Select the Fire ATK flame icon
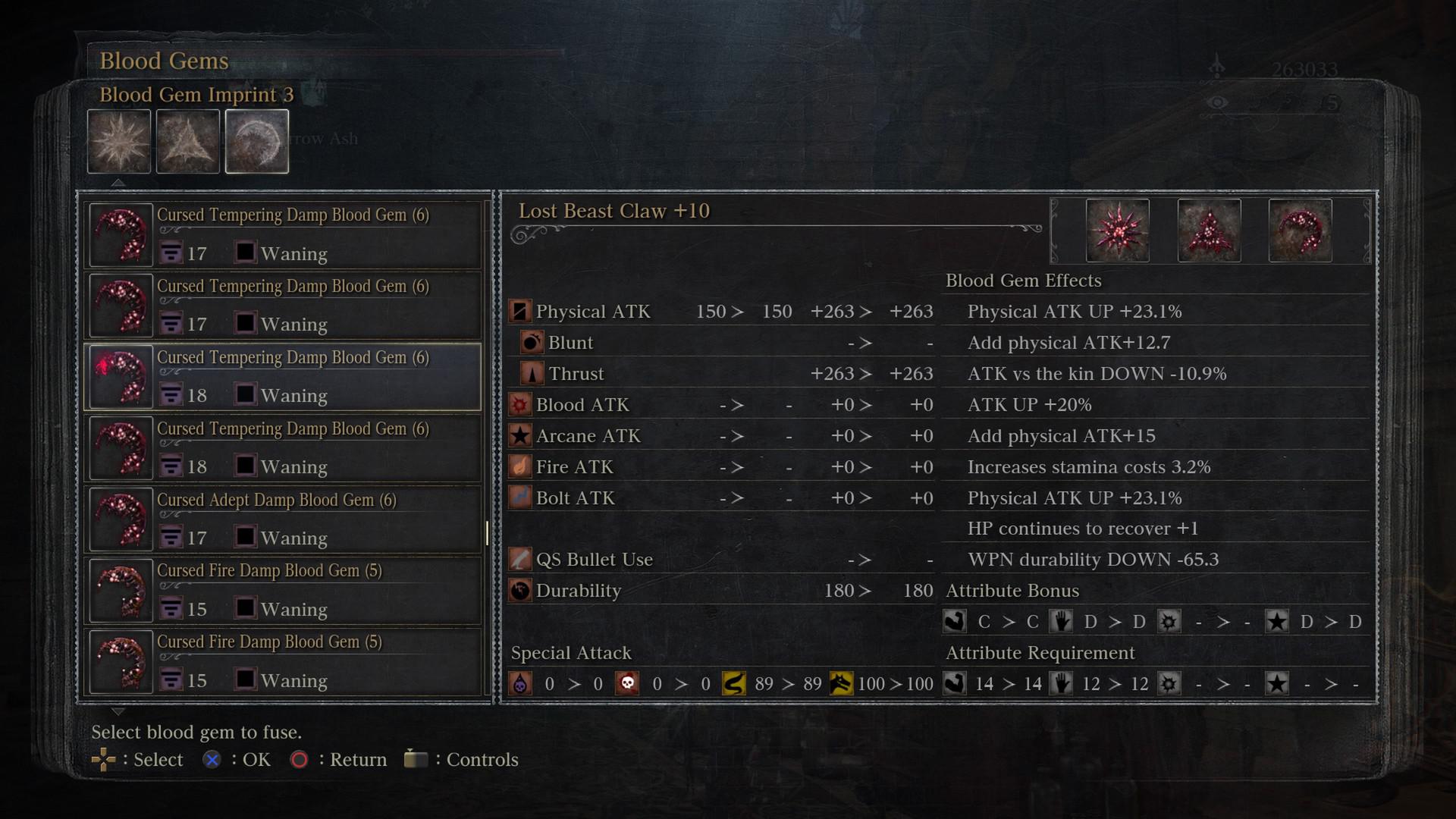Viewport: 1456px width, 819px height. pyautogui.click(x=520, y=466)
